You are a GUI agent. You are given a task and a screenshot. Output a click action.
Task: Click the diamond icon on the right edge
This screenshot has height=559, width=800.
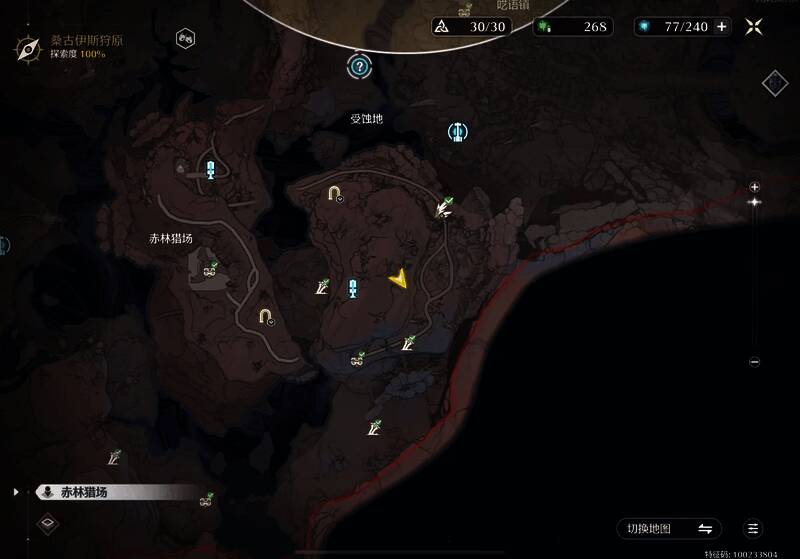pyautogui.click(x=775, y=83)
